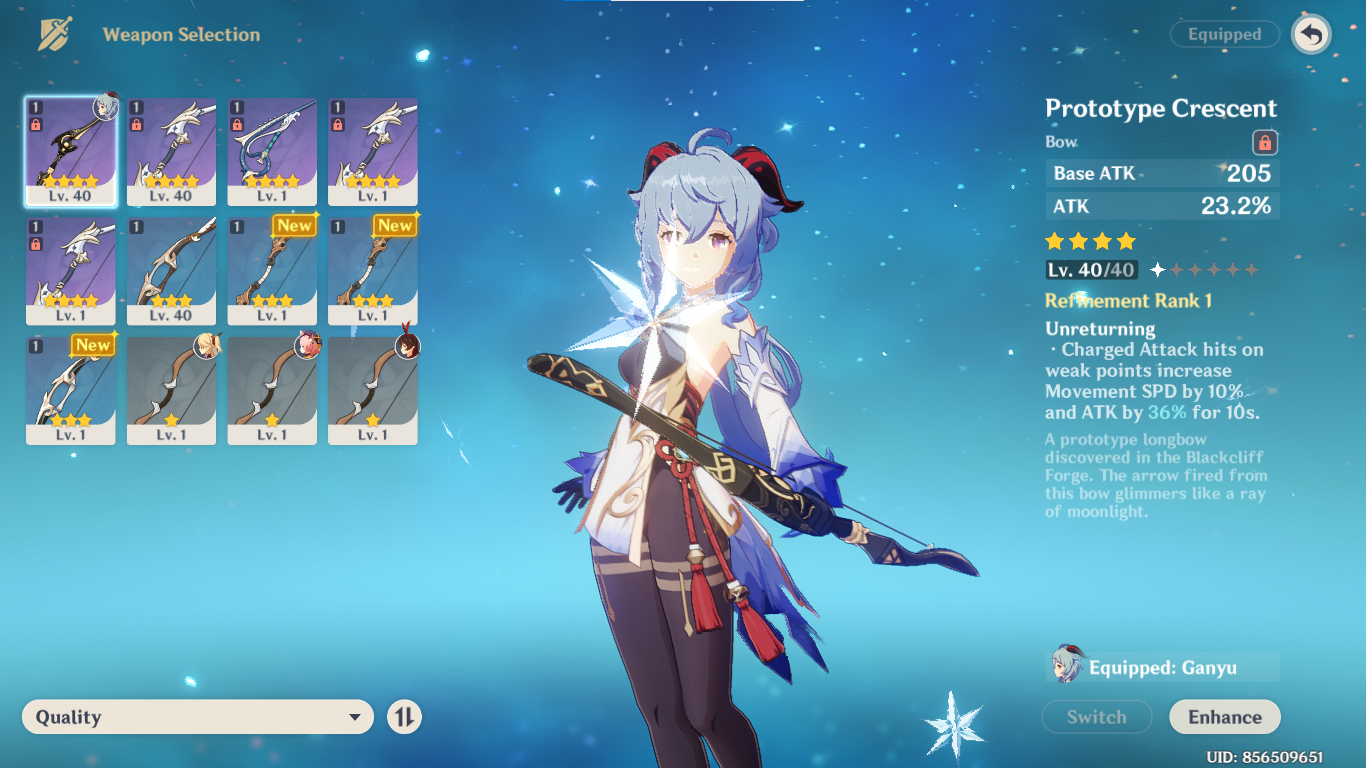The width and height of the screenshot is (1366, 768).
Task: Pick the one-star bow with Amber's portrait
Action: [373, 390]
